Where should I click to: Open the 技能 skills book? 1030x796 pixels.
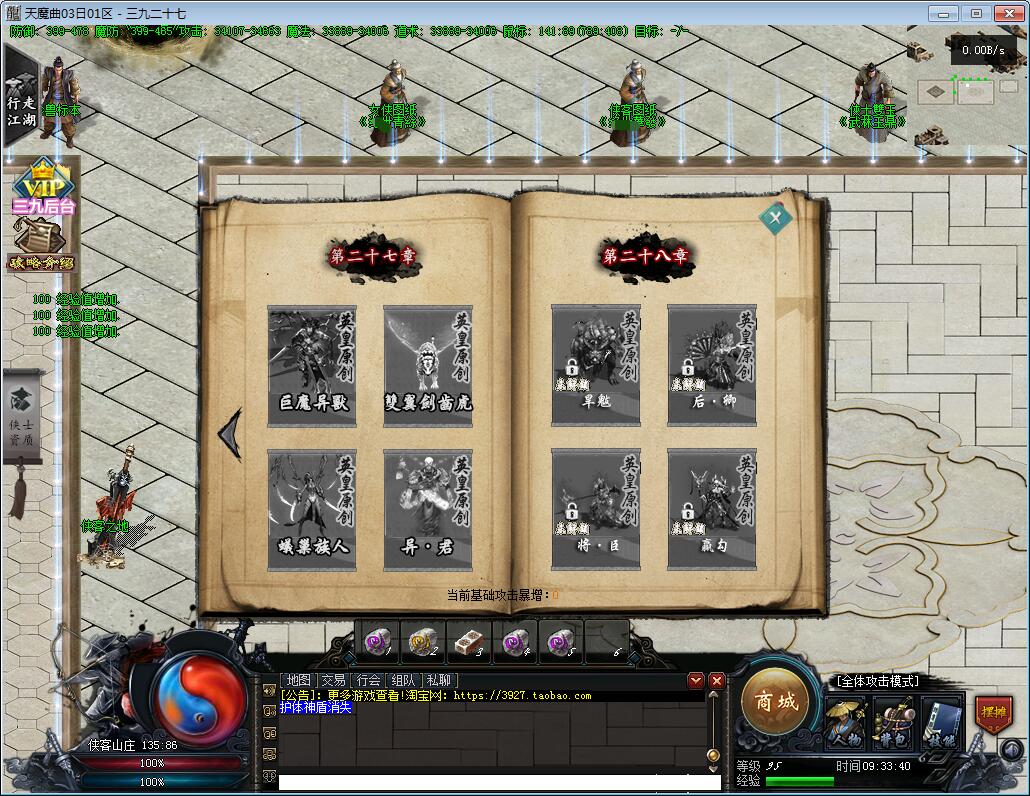(x=941, y=722)
